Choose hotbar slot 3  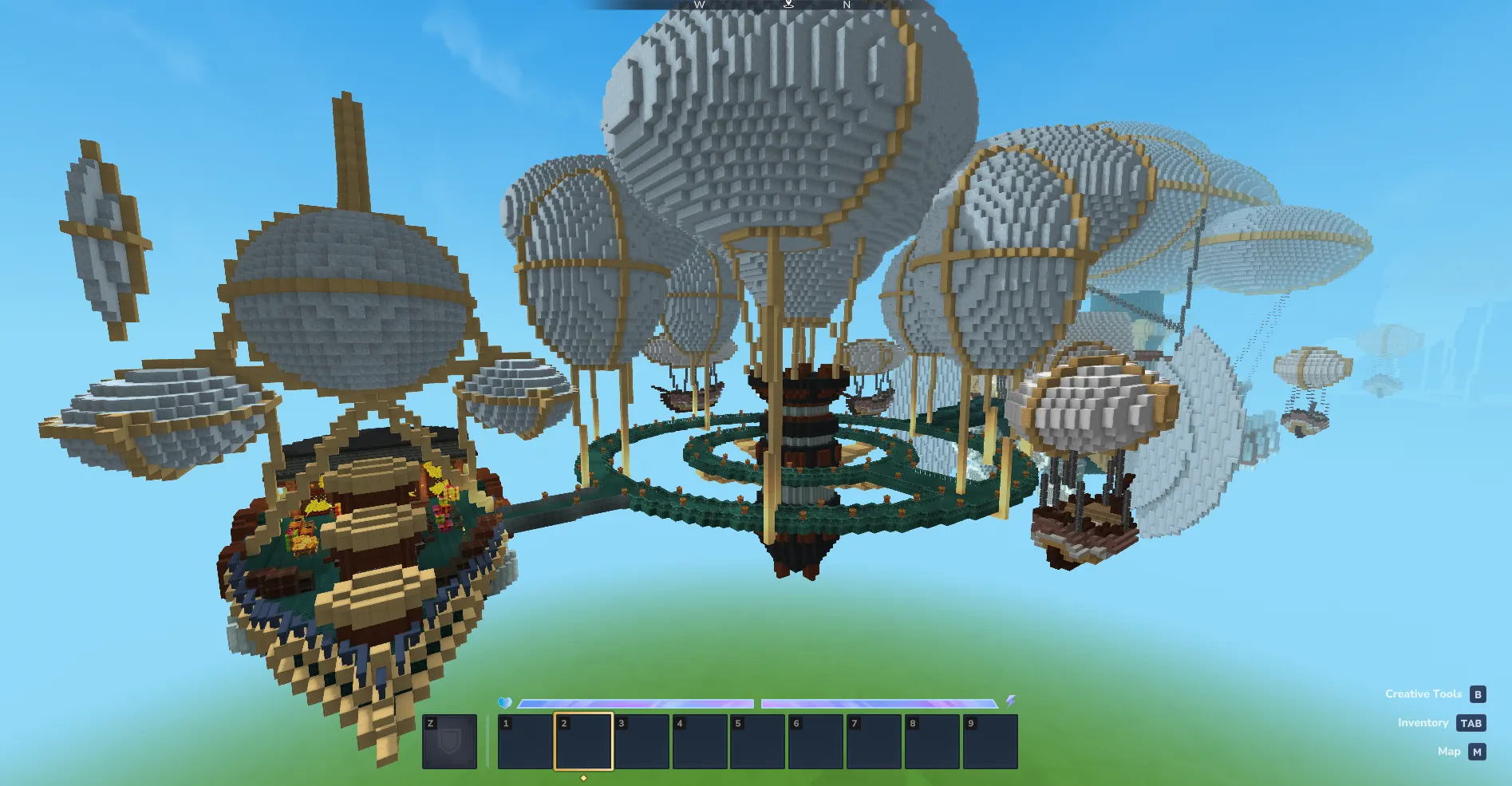point(642,742)
